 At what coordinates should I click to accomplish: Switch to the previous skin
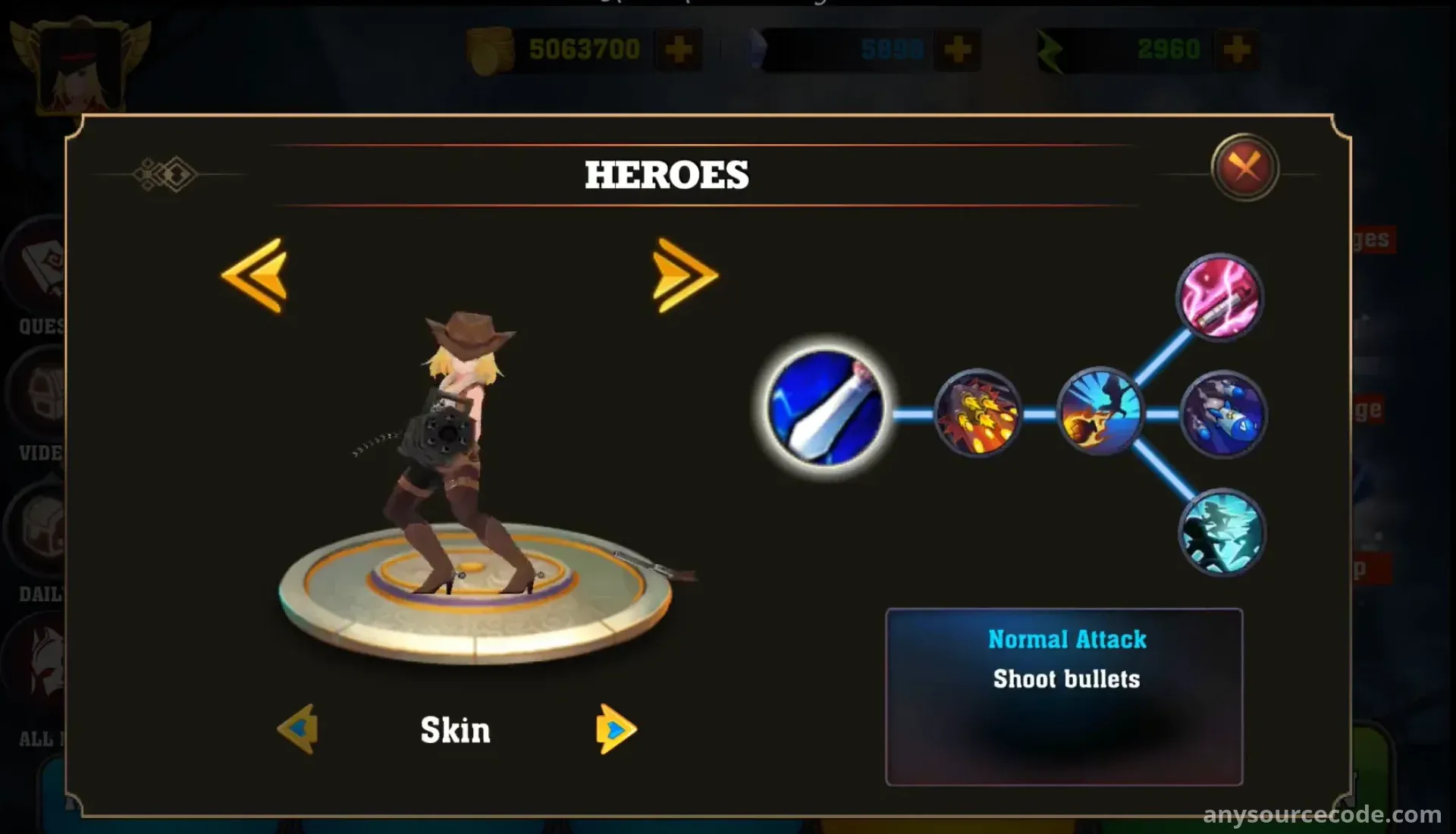[x=298, y=729]
